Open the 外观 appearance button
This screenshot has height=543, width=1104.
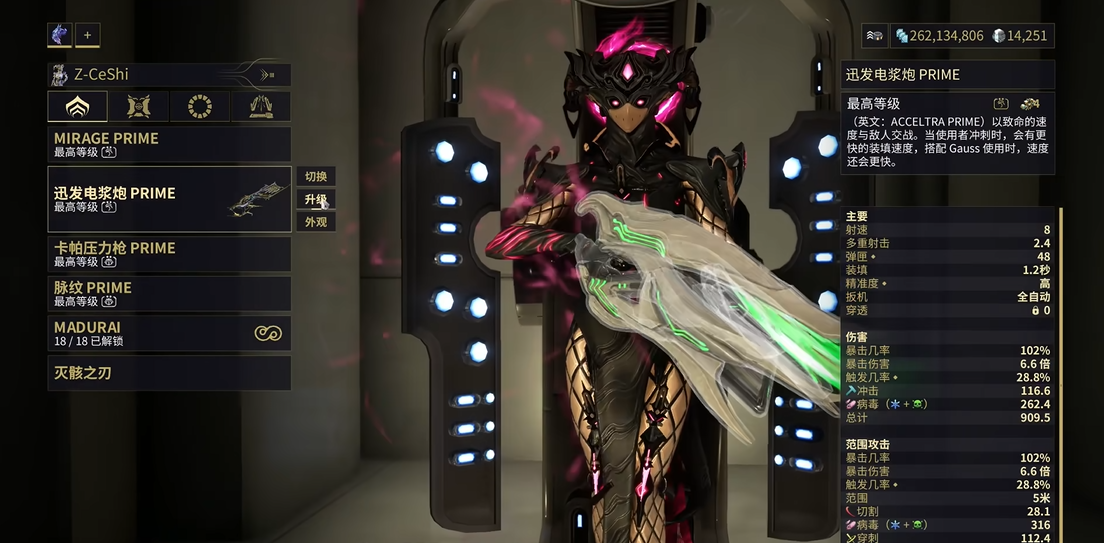pyautogui.click(x=316, y=222)
